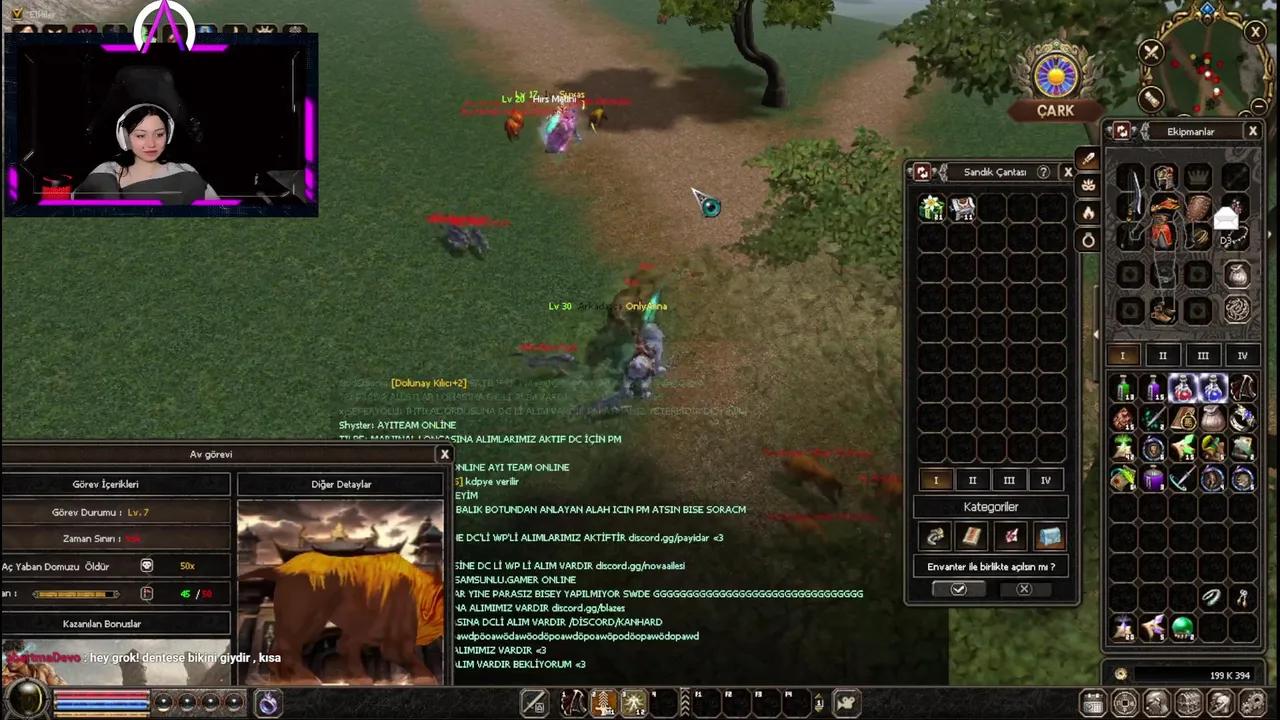Expand the side panel arrow near Sandık Çantası

click(1097, 332)
